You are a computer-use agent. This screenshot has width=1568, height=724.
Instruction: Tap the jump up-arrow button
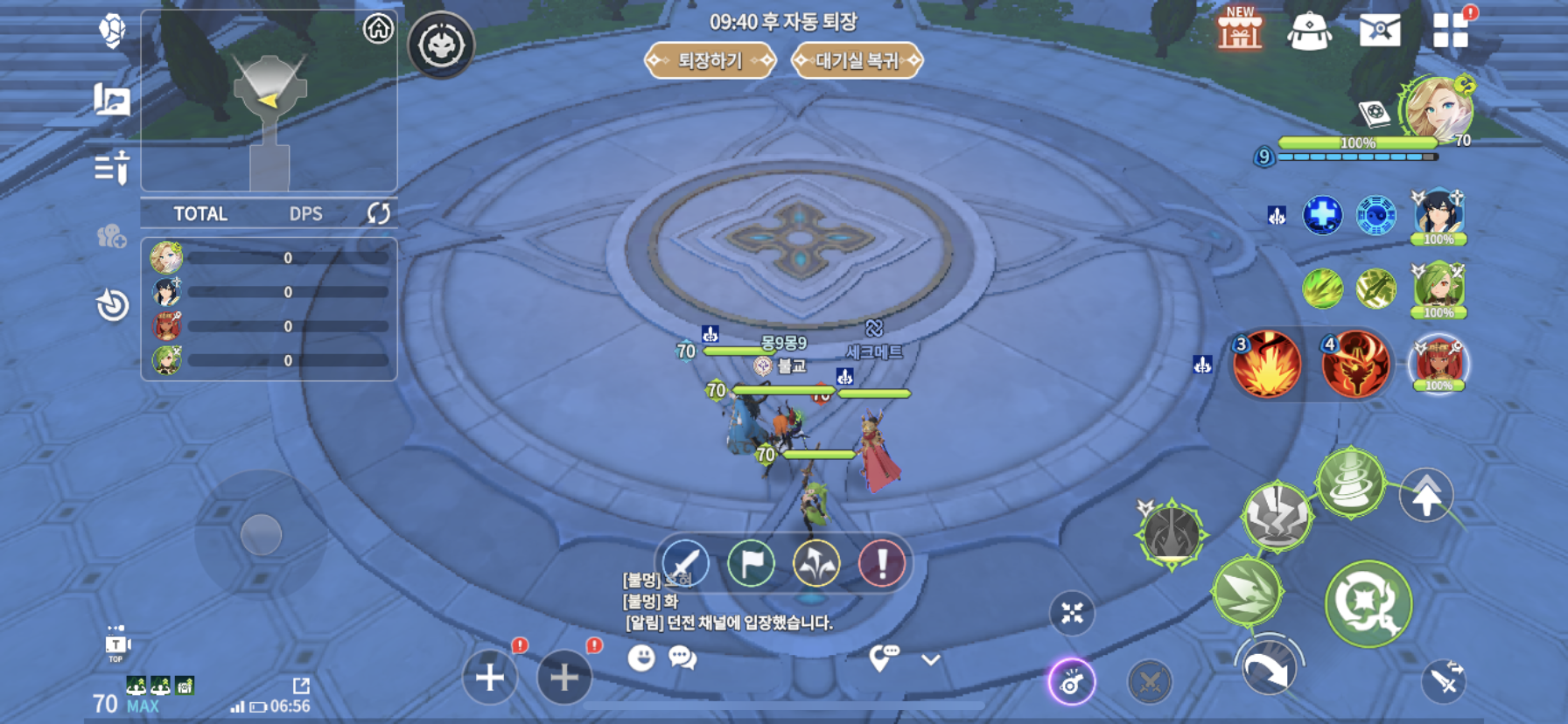click(x=1426, y=496)
